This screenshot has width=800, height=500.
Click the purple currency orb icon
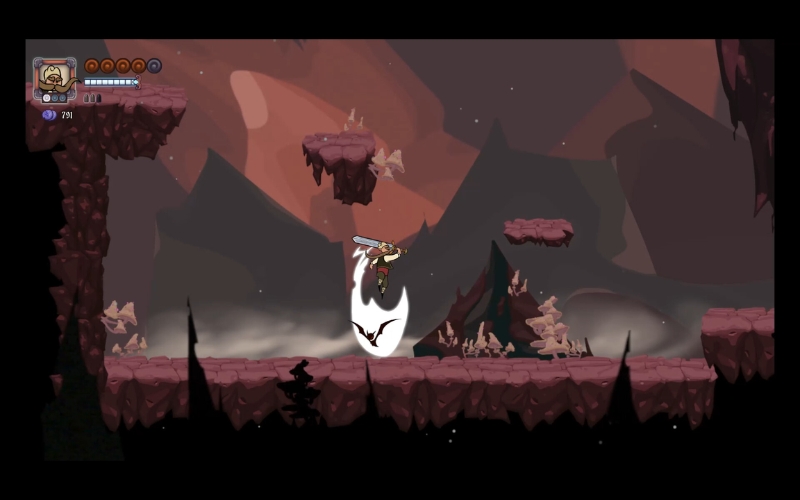[x=48, y=115]
